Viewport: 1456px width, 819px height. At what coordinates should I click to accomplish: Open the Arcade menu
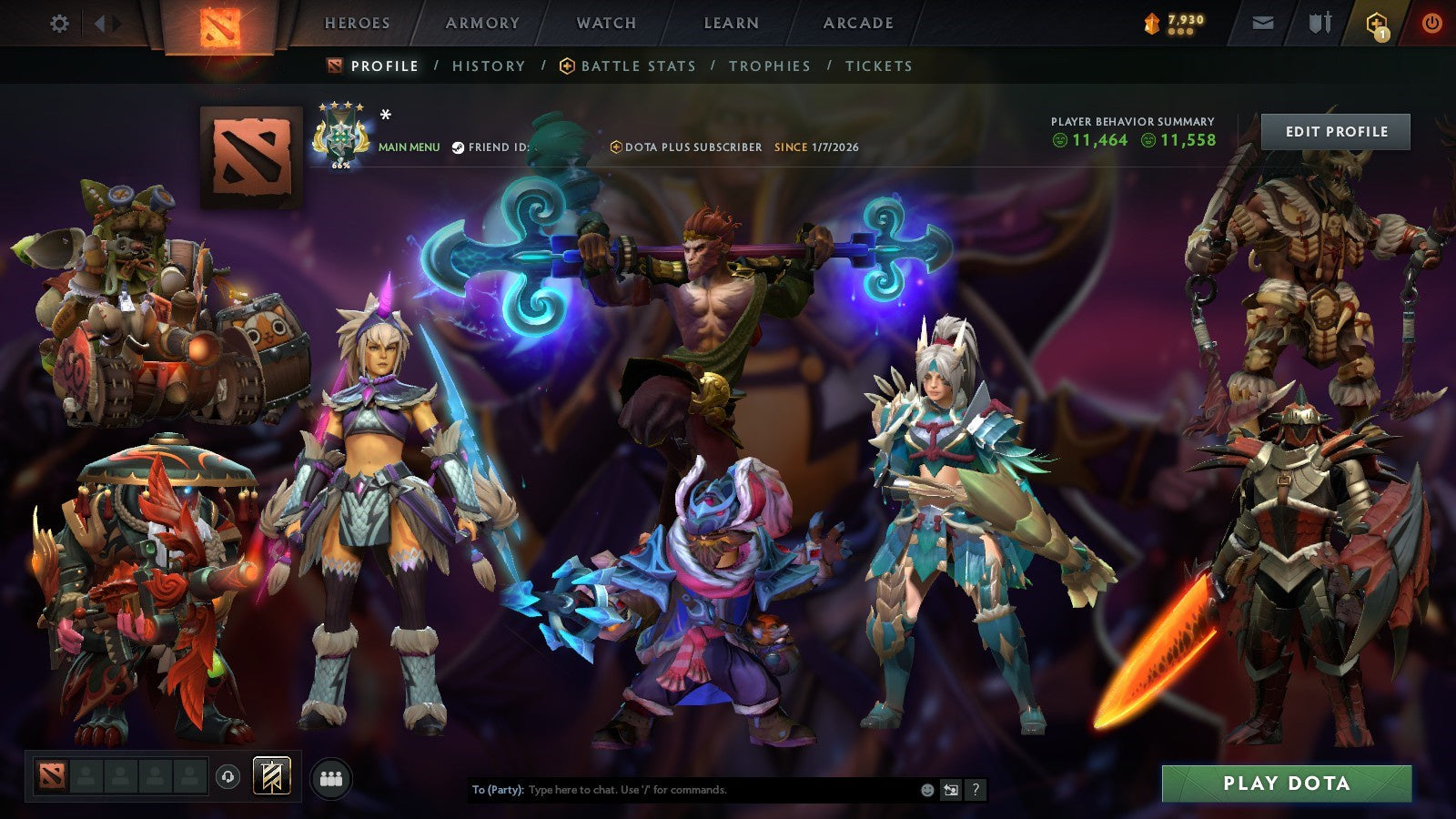[858, 23]
